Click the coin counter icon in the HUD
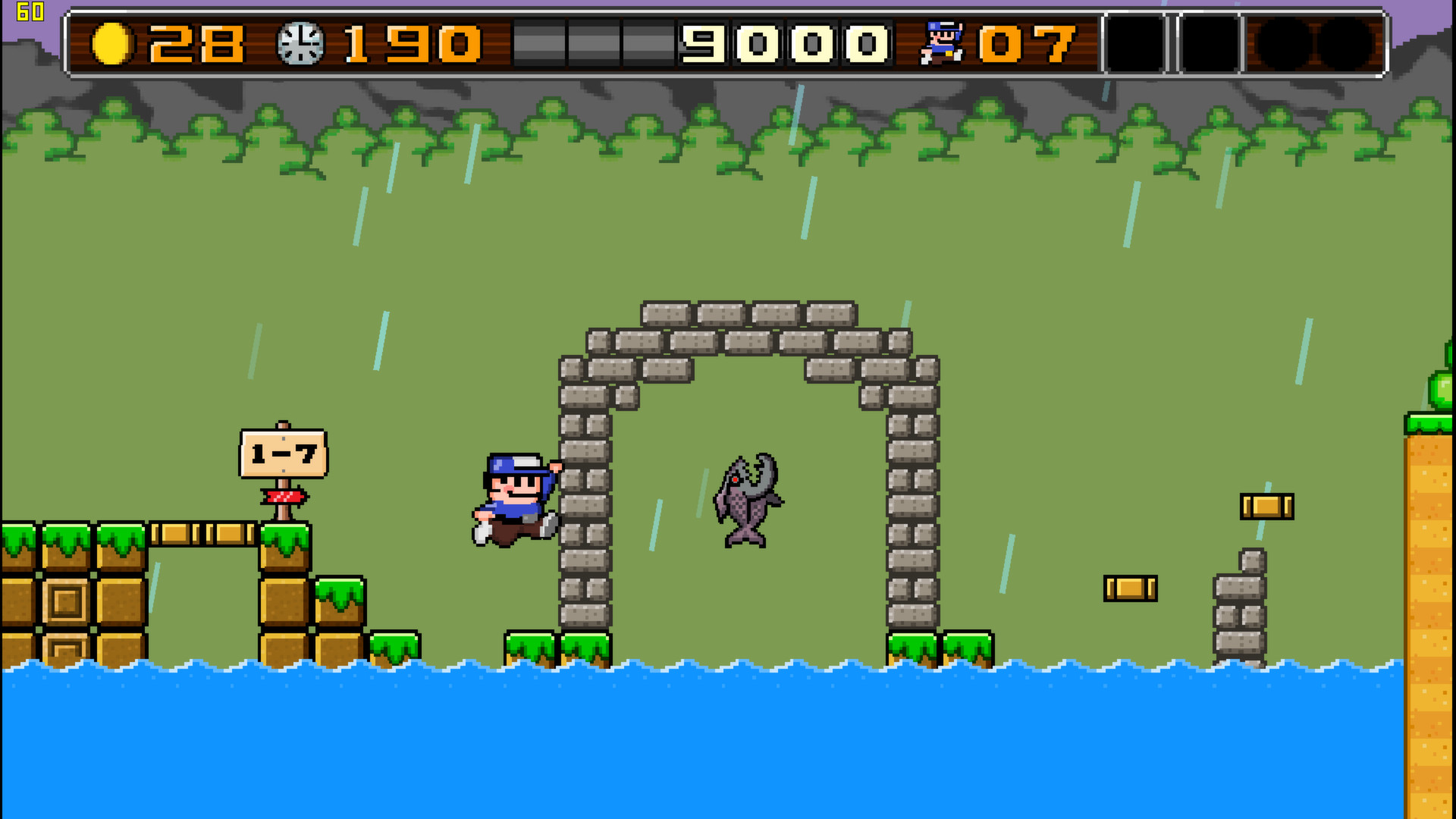 (112, 44)
